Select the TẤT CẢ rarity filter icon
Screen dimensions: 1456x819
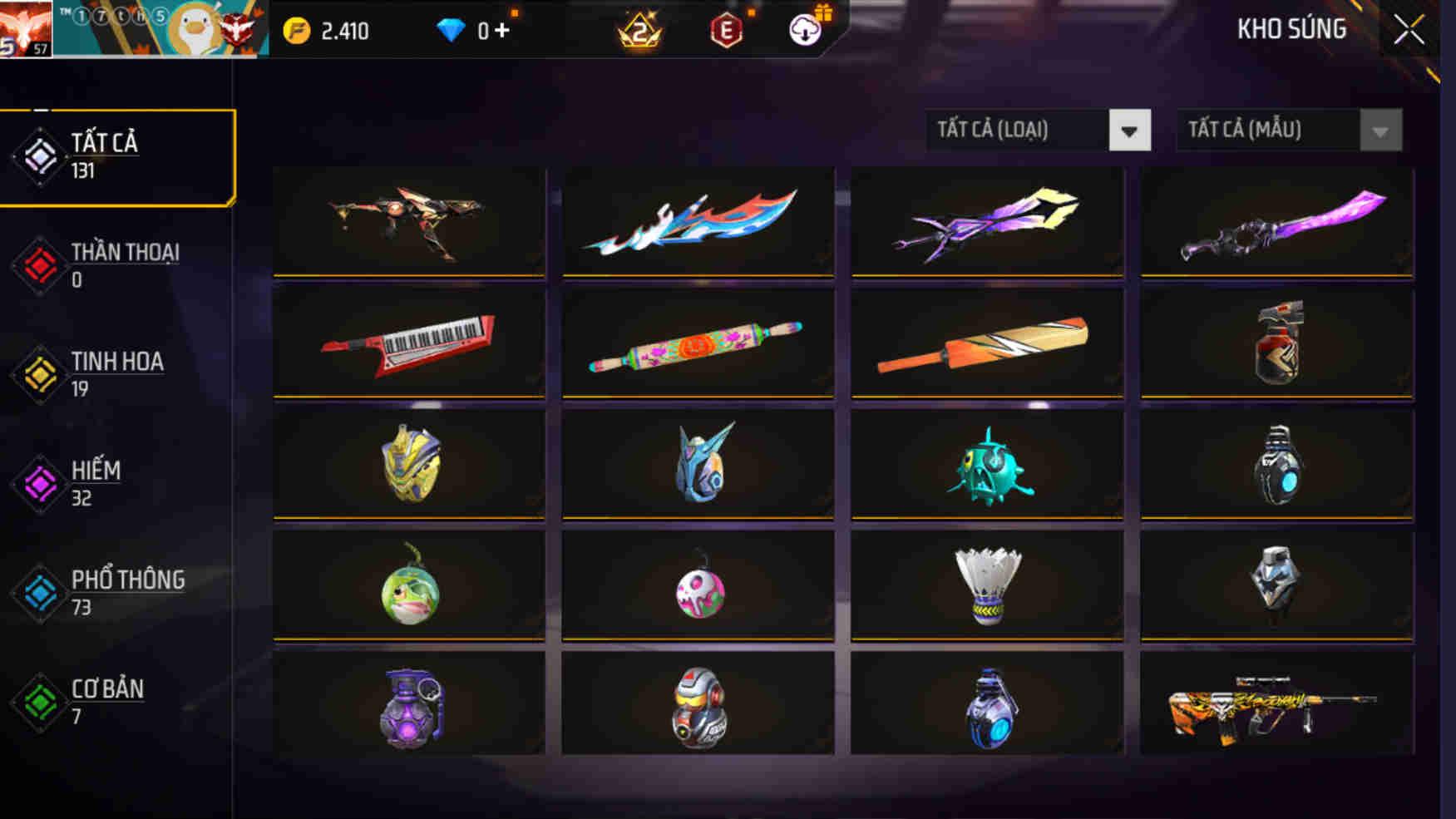(x=37, y=154)
